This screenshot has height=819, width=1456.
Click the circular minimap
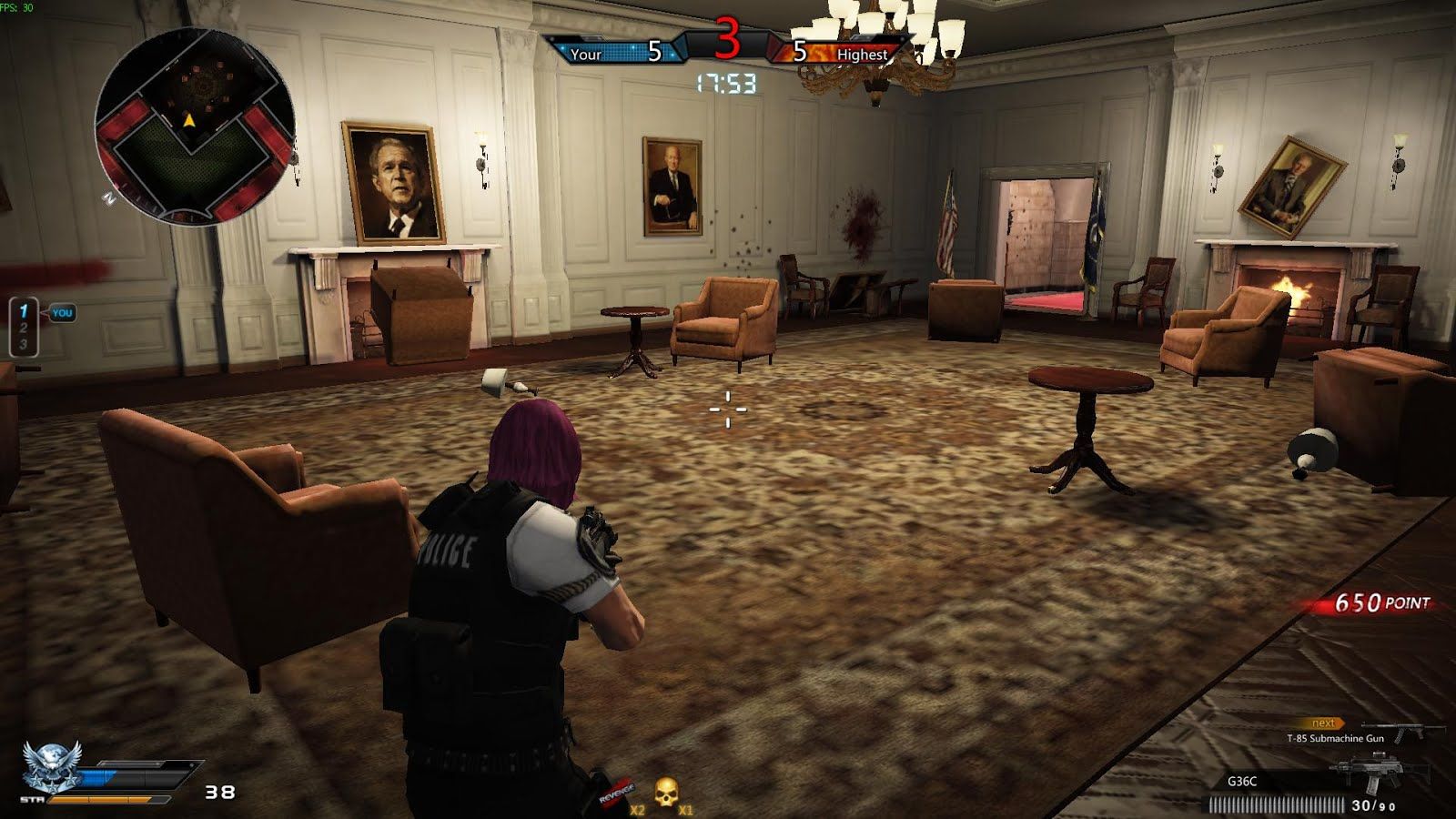click(x=195, y=125)
